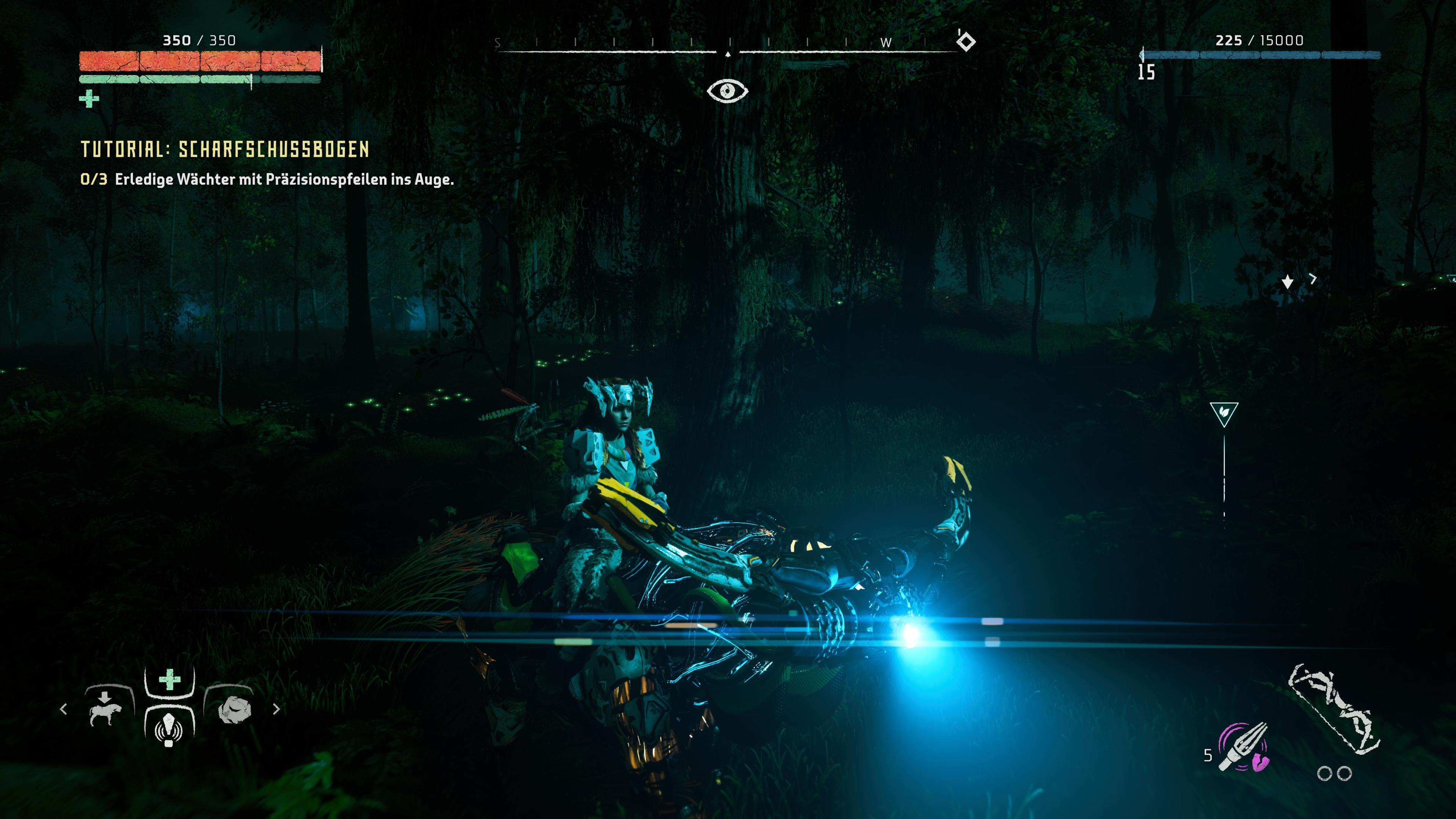Open the Scharfschussbogen tutorial objective tracker
Screen dimensions: 1456x819
[x=225, y=149]
